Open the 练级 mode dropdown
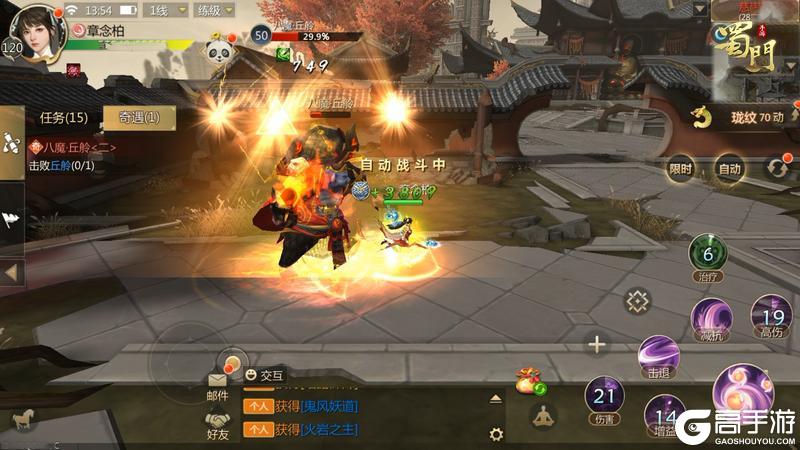This screenshot has height=450, width=800. [x=215, y=11]
